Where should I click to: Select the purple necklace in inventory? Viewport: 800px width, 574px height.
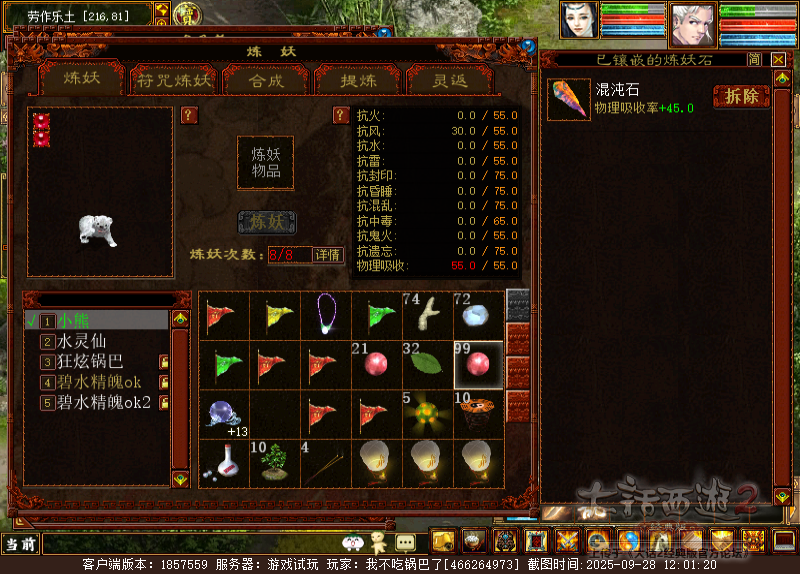[325, 314]
